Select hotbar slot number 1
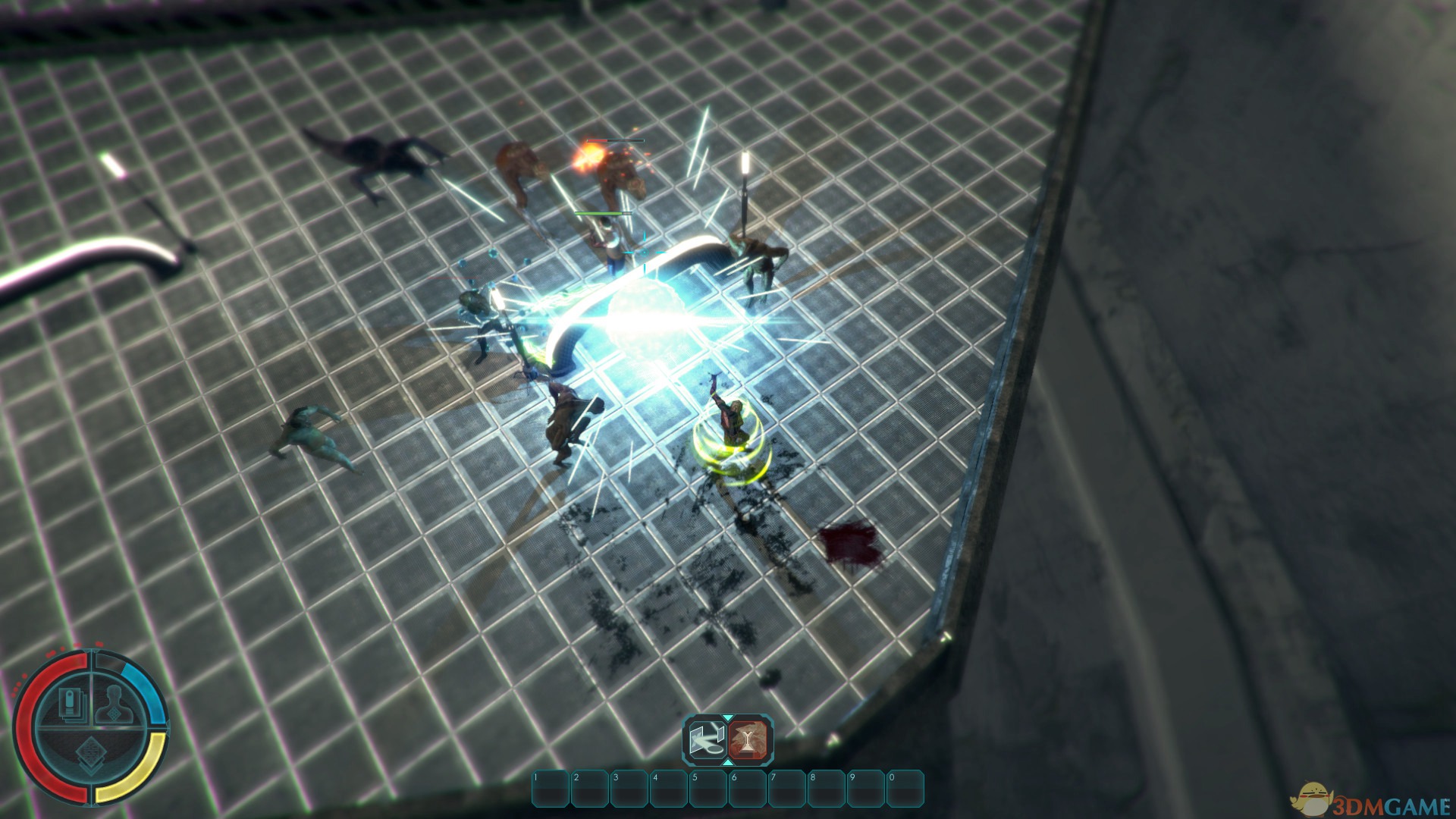The image size is (1456, 819). click(551, 789)
